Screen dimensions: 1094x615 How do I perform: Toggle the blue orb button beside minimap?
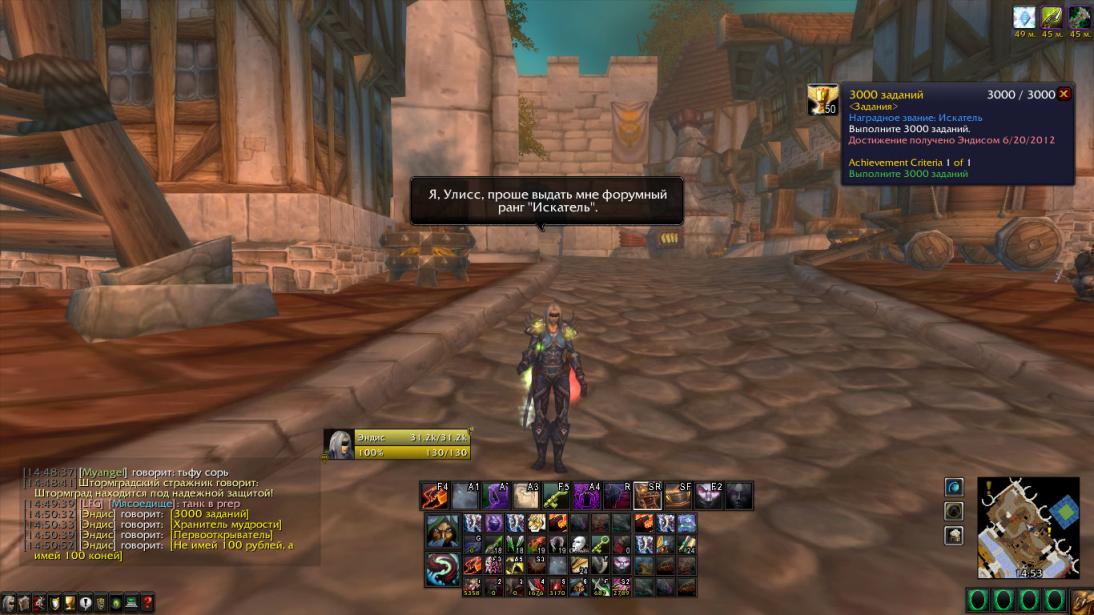coord(954,487)
